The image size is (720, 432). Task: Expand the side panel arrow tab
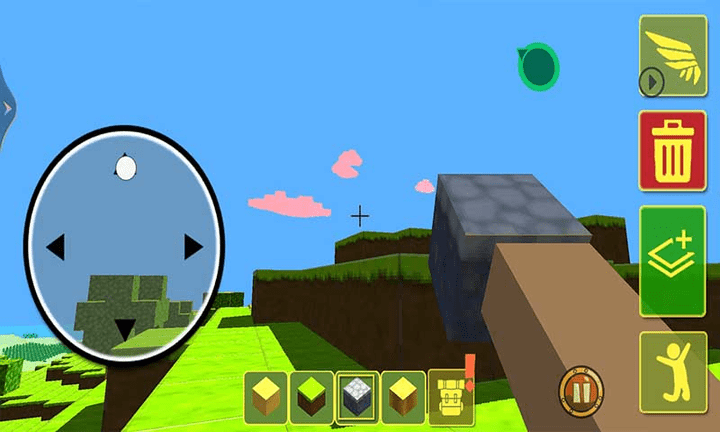(5, 105)
